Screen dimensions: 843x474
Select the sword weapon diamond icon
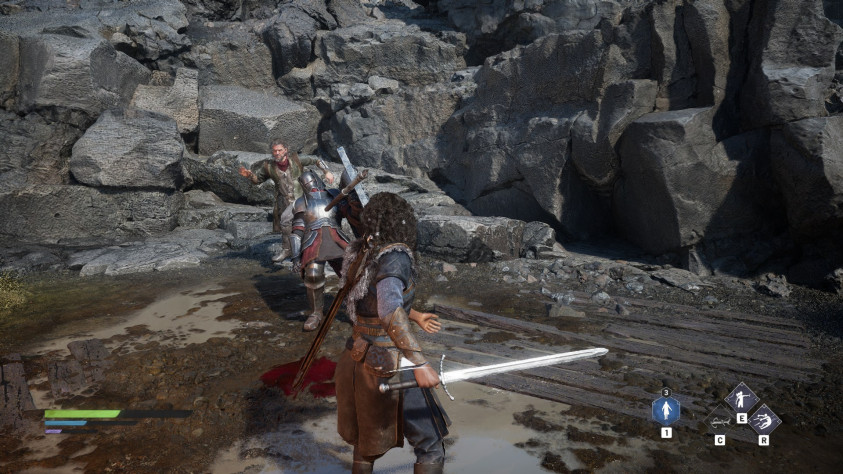coord(718,421)
